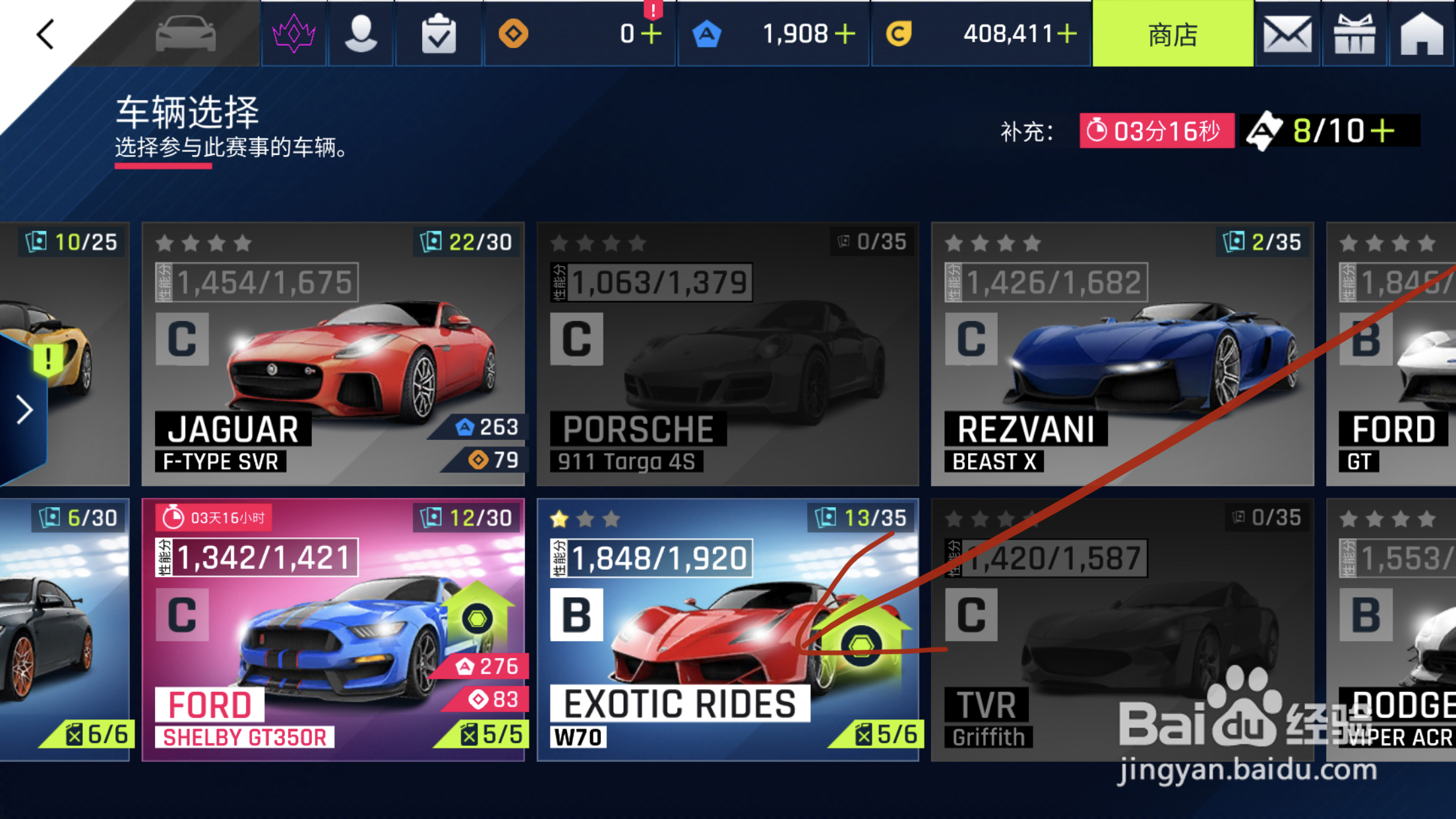This screenshot has width=1456, height=819.
Task: Open the purple crown club icon
Action: click(x=294, y=33)
